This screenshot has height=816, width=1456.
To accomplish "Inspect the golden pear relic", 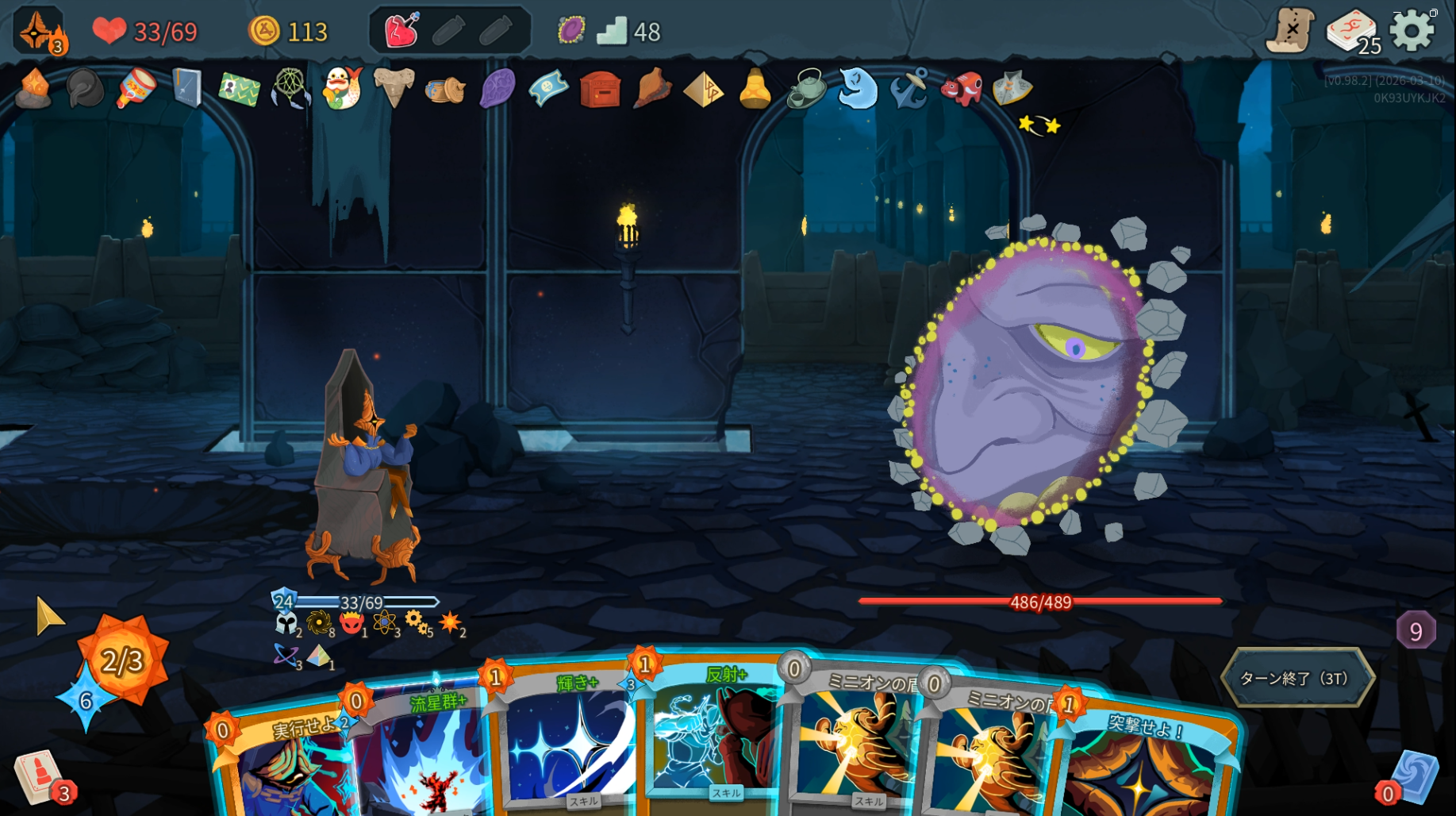I will click(x=755, y=88).
